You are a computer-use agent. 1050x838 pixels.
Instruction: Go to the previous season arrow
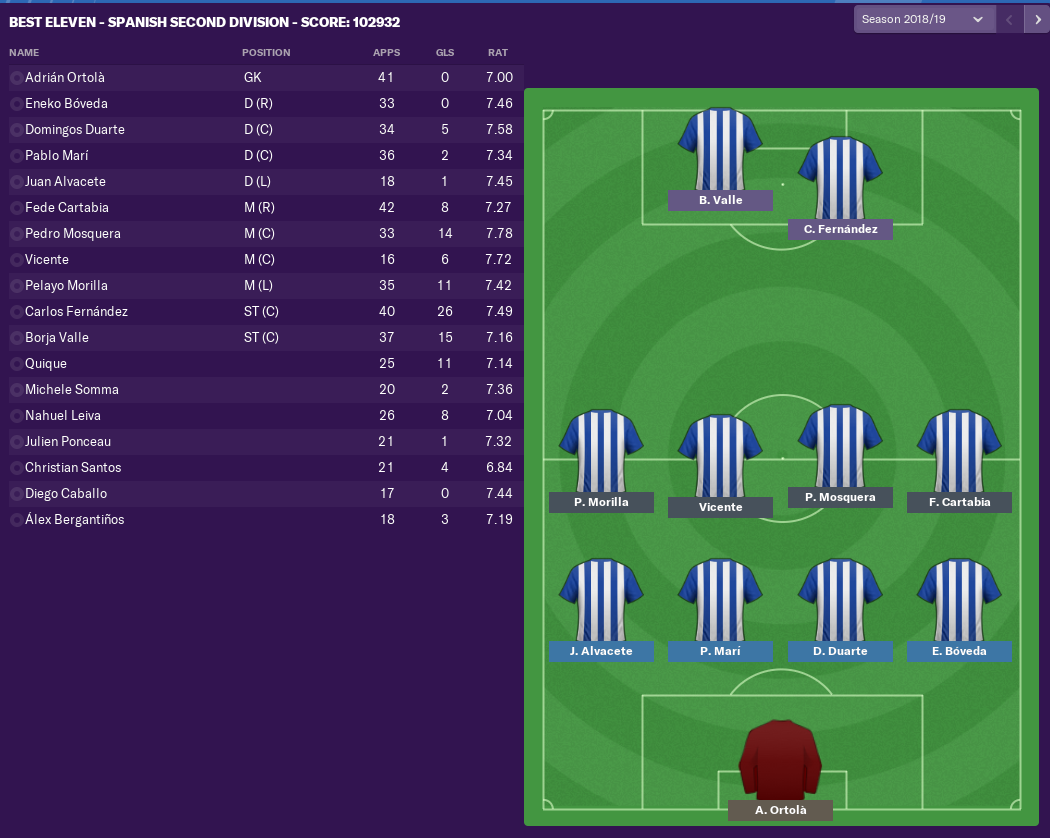[1009, 19]
